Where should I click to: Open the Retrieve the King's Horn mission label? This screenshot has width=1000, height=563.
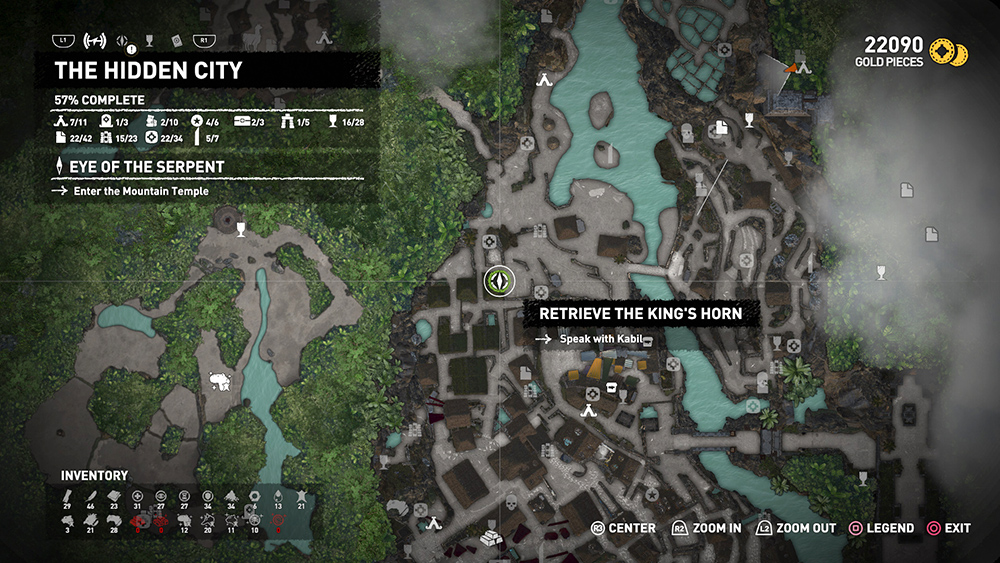(640, 314)
